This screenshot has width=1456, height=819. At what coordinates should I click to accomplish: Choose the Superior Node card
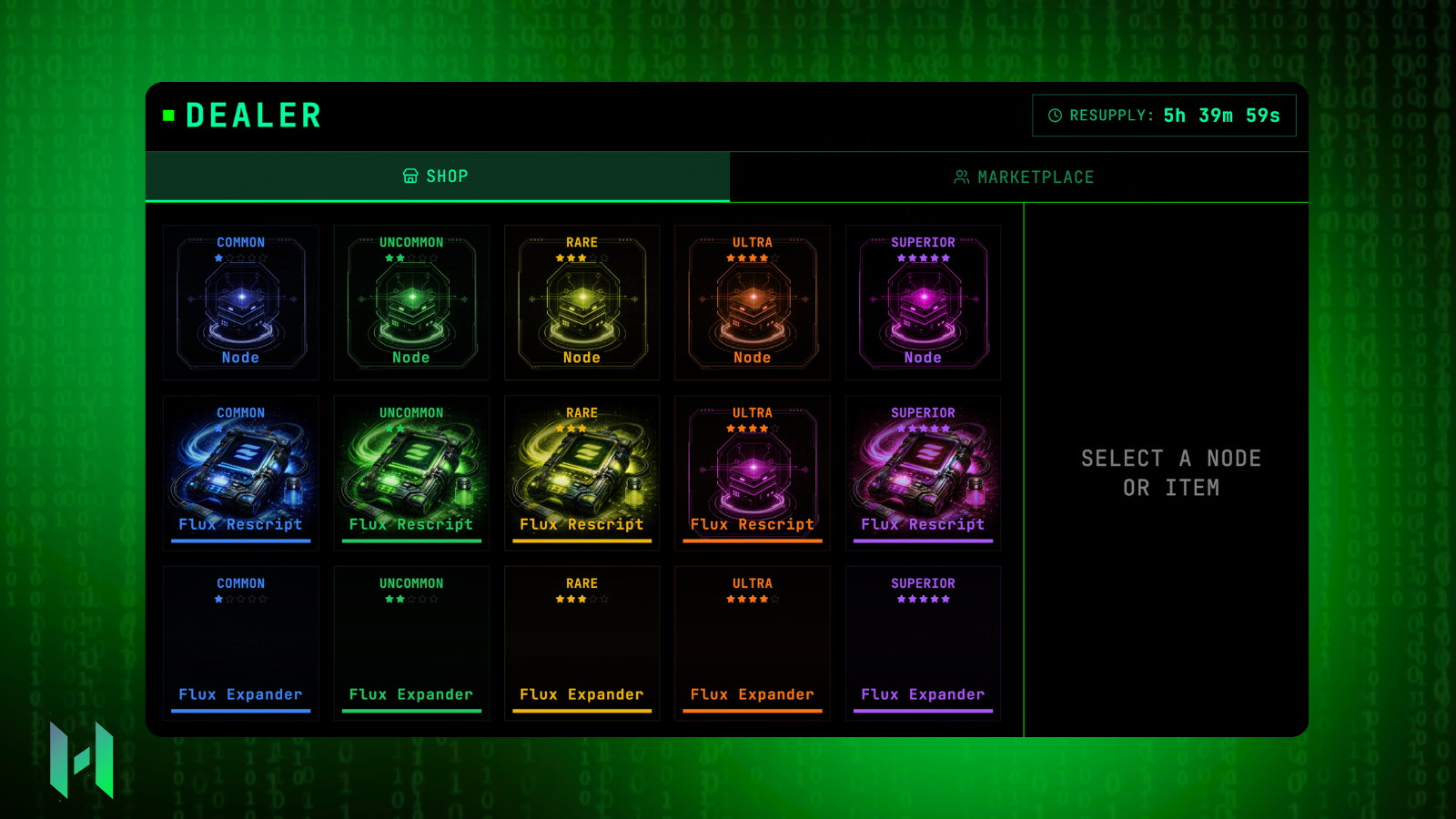pos(923,302)
